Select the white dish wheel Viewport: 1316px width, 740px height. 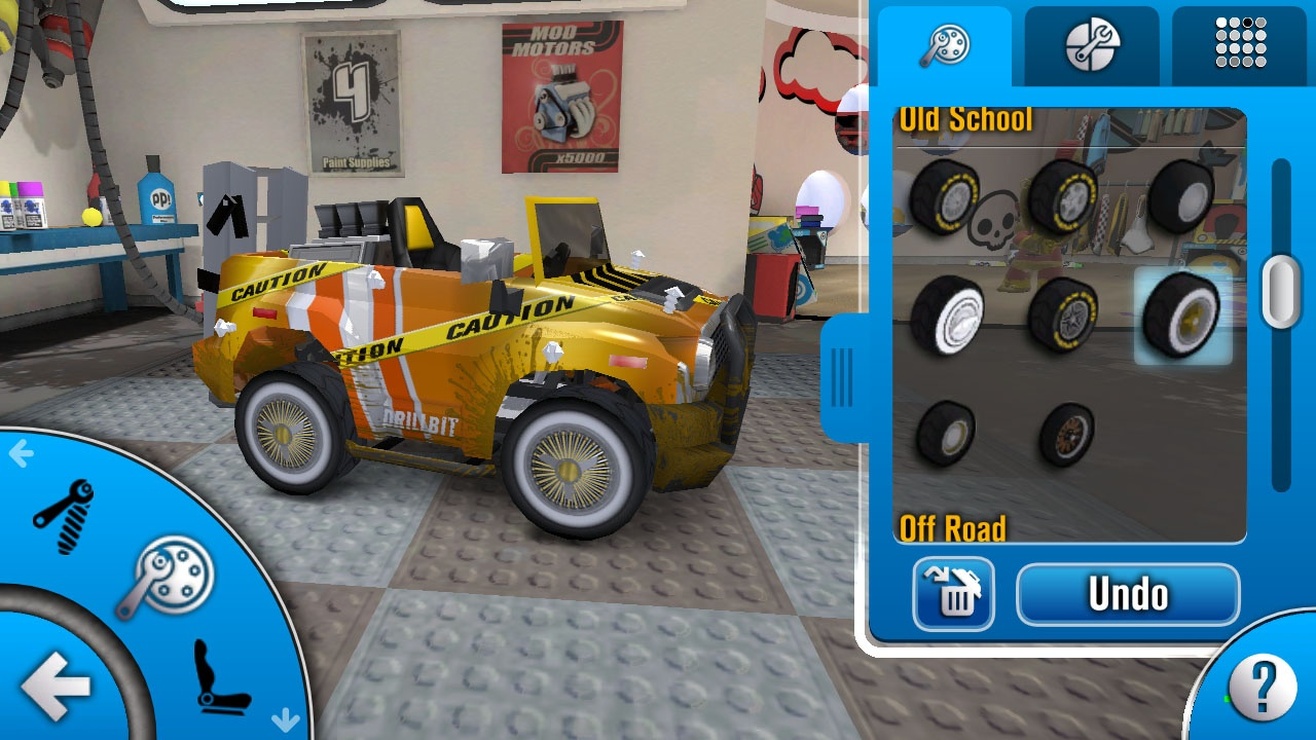pos(947,315)
